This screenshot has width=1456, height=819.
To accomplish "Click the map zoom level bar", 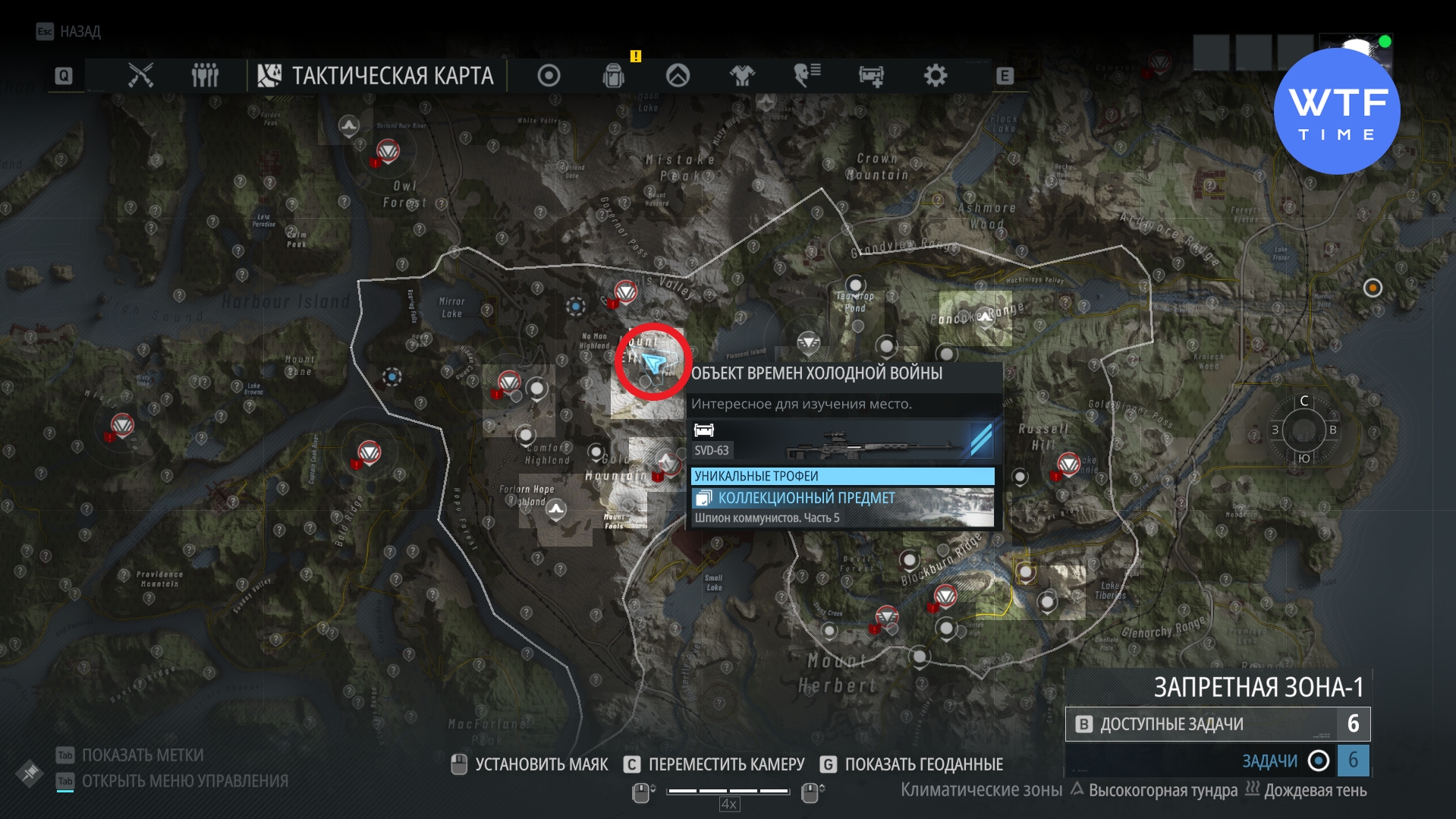I will (728, 791).
